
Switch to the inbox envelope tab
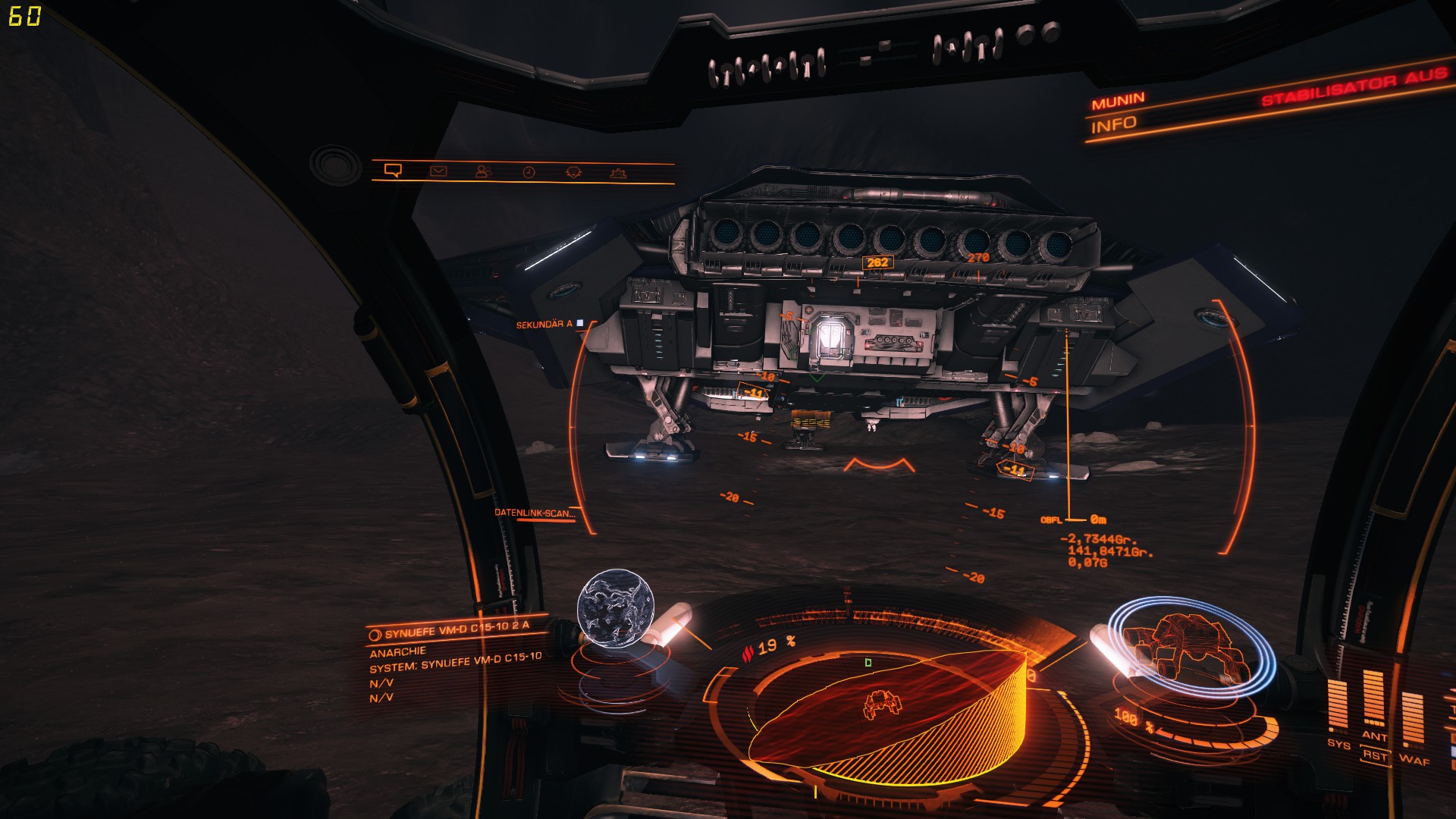click(x=438, y=171)
